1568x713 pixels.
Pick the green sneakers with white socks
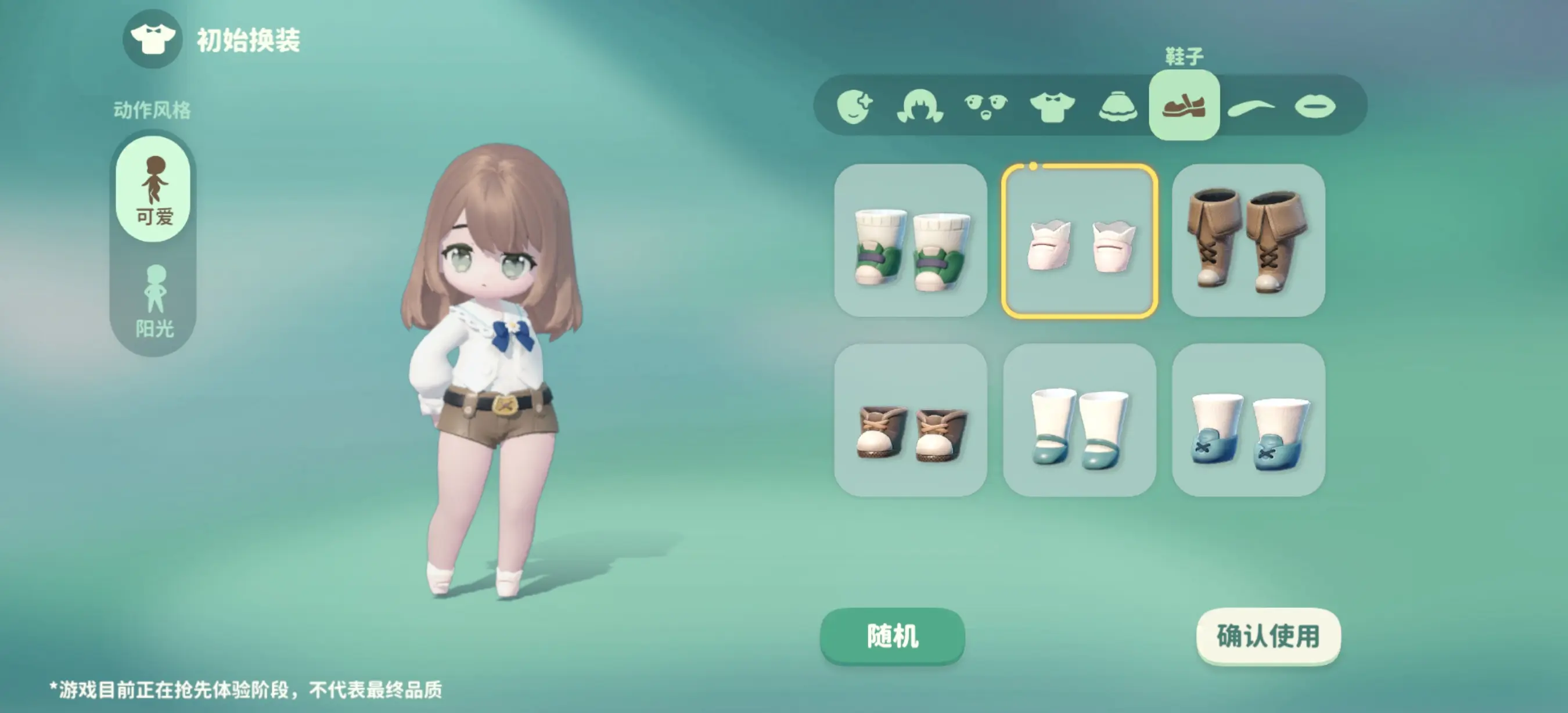(911, 240)
